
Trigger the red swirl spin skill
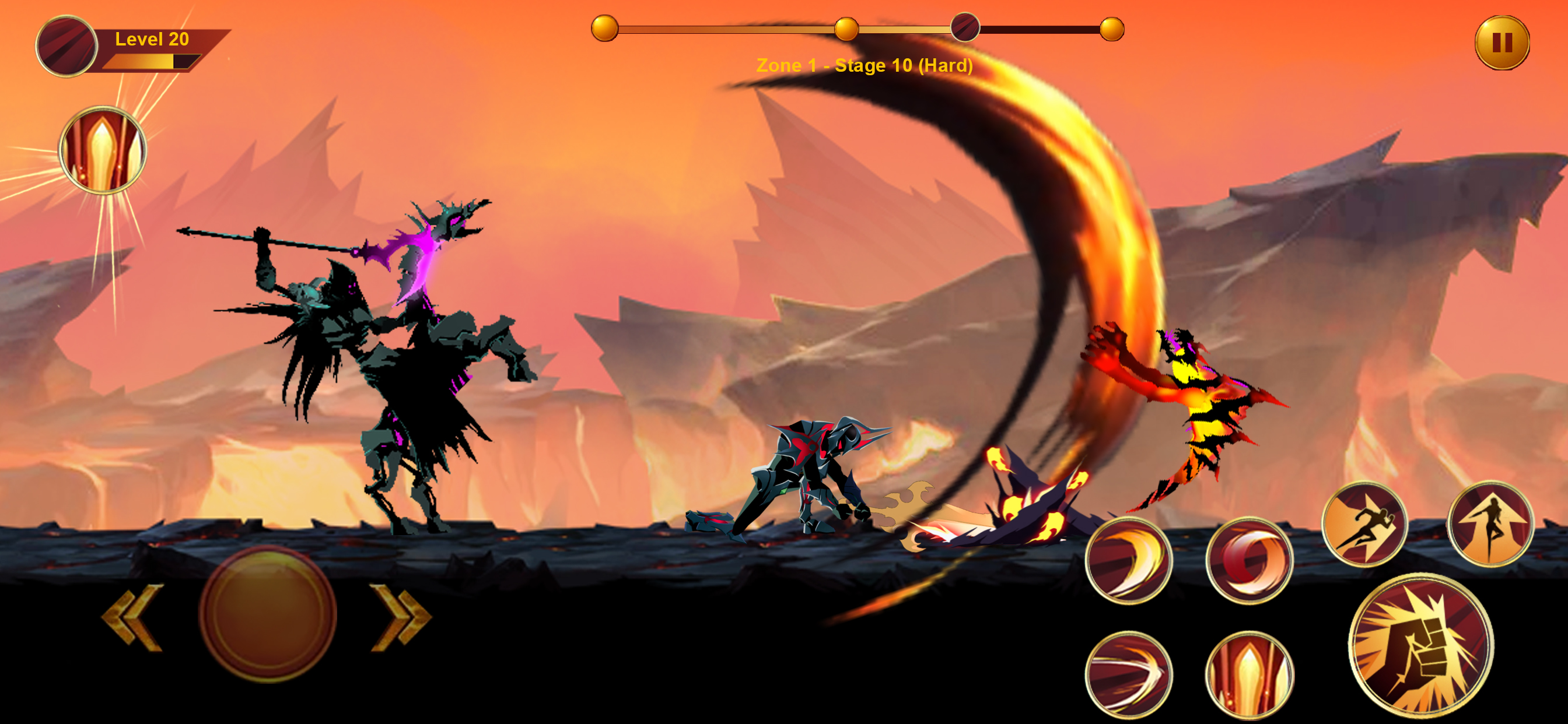(1249, 560)
